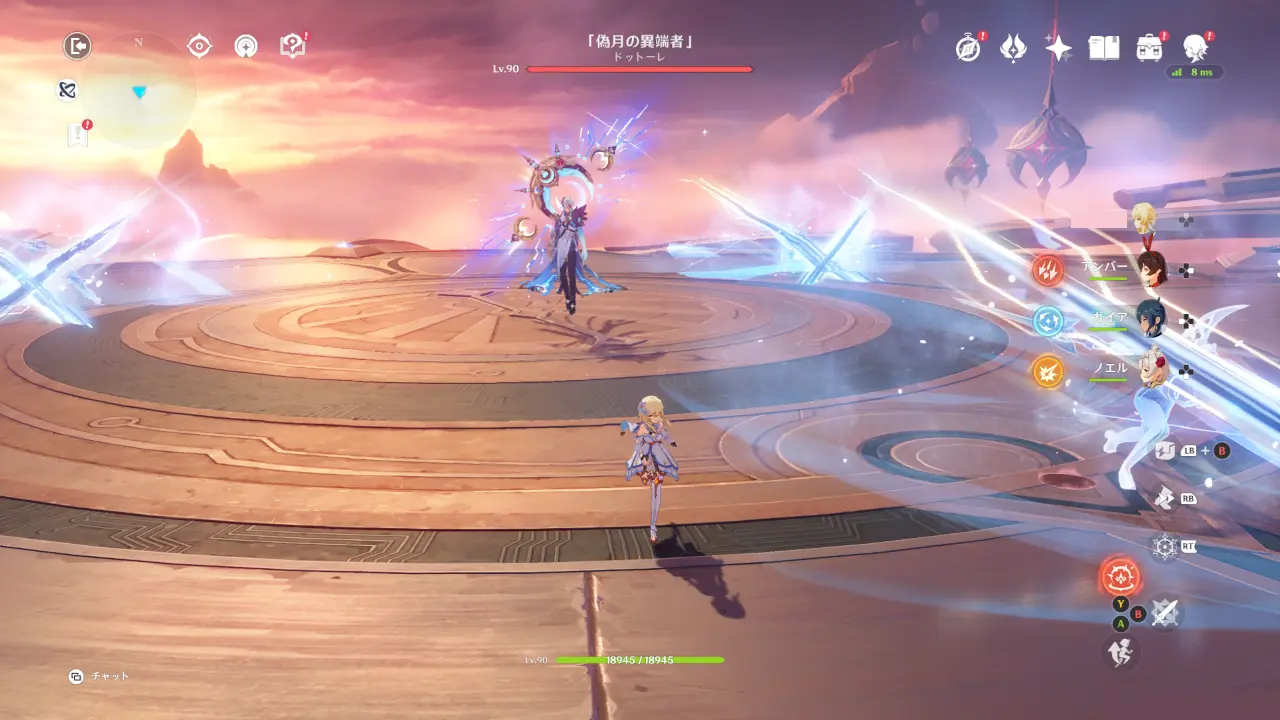
Task: Open the star beacon icon
Action: 246,46
